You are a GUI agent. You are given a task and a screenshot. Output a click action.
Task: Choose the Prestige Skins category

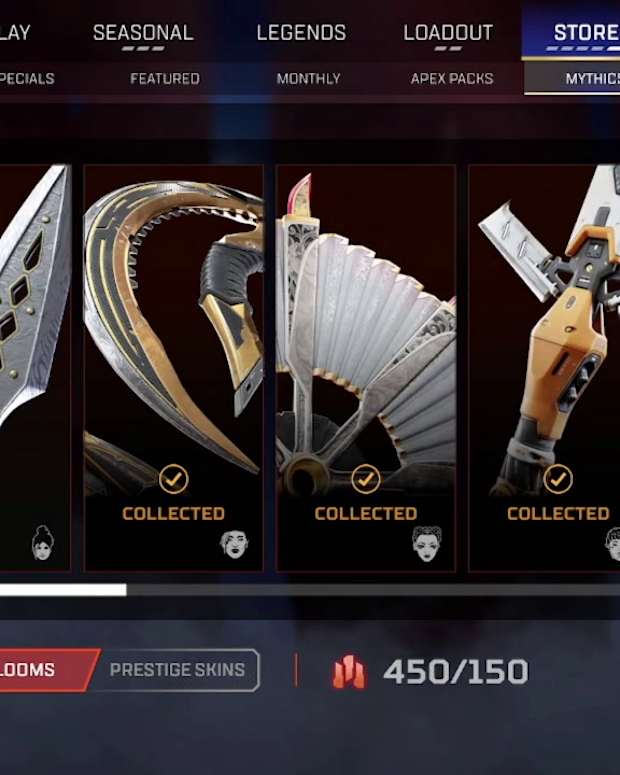(177, 670)
